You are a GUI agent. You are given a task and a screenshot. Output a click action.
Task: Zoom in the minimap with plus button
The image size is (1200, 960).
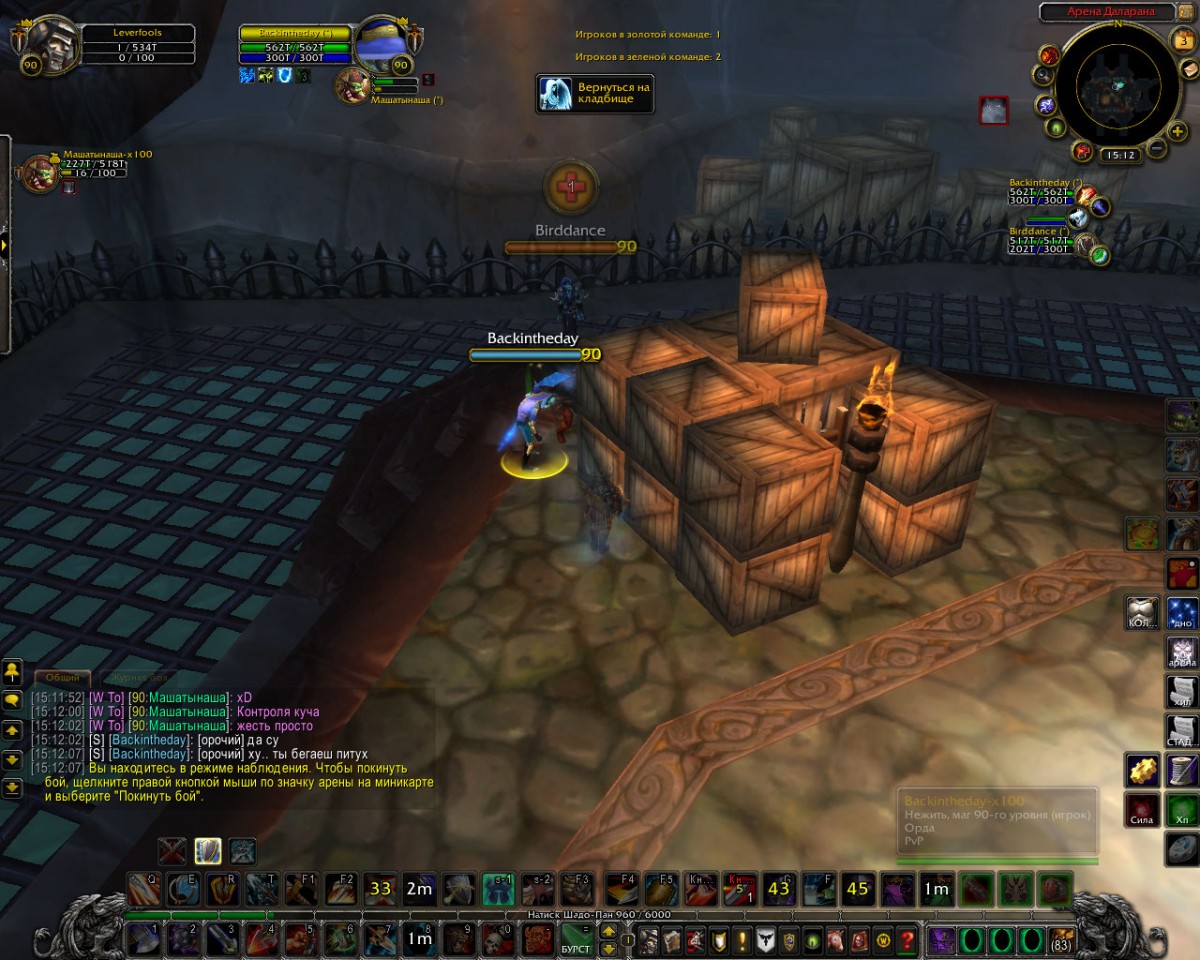(1179, 130)
